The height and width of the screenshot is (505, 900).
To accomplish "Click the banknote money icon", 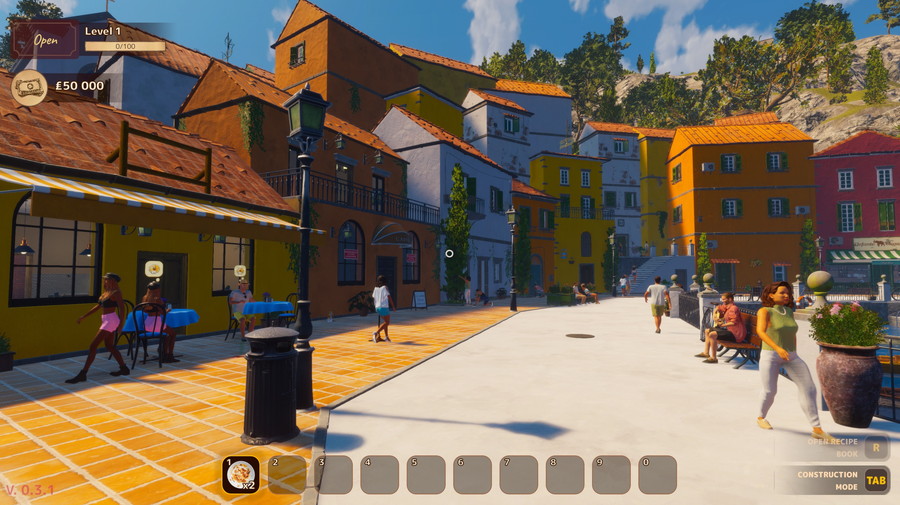I will (29, 87).
